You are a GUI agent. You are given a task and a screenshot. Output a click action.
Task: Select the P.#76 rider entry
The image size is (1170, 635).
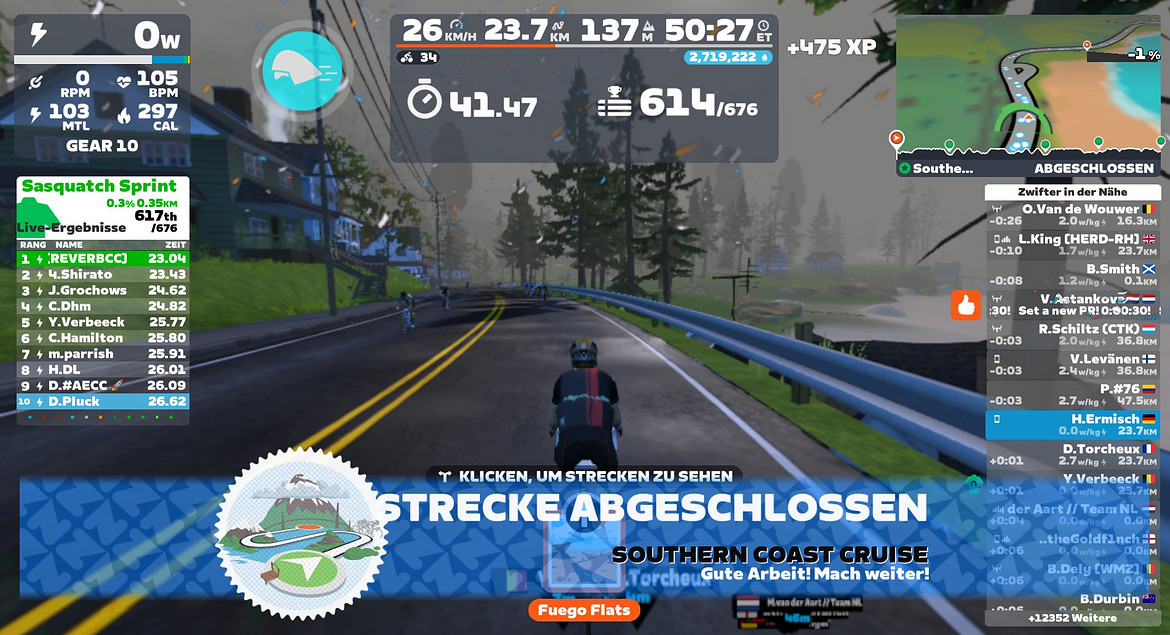tap(1073, 395)
